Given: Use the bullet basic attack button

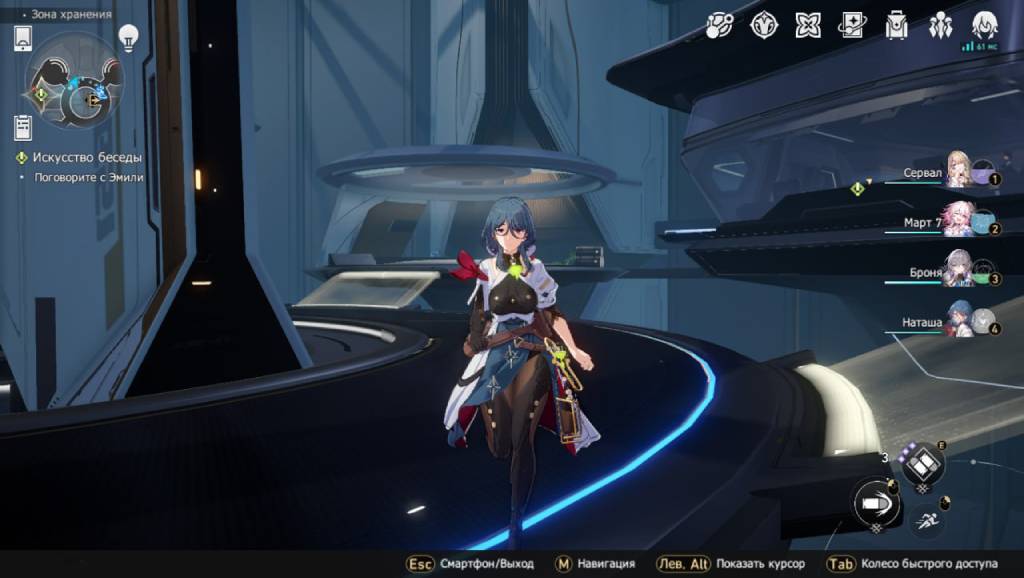Looking at the screenshot, I should pyautogui.click(x=876, y=502).
